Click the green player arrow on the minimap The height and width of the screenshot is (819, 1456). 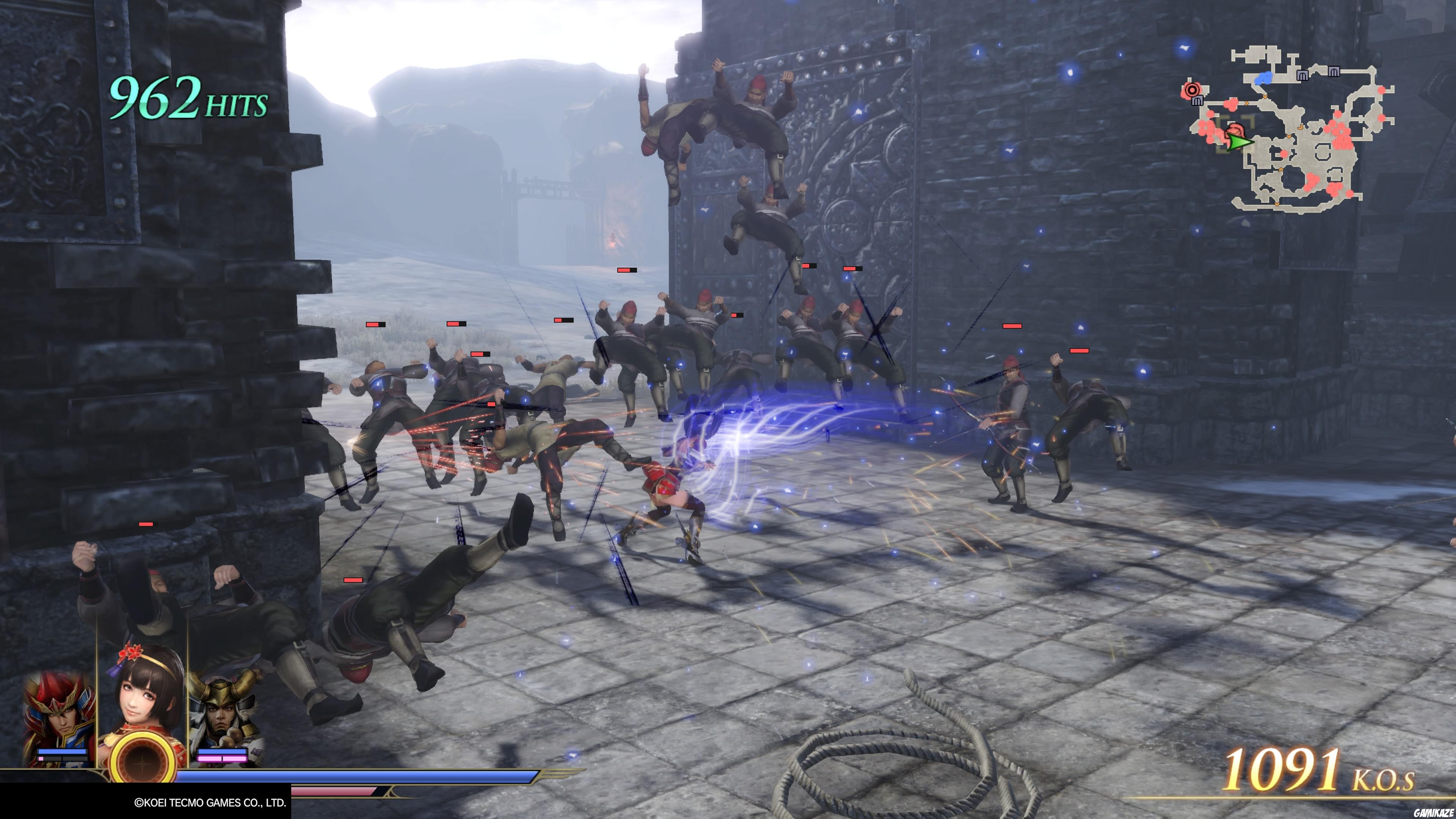click(x=1239, y=142)
